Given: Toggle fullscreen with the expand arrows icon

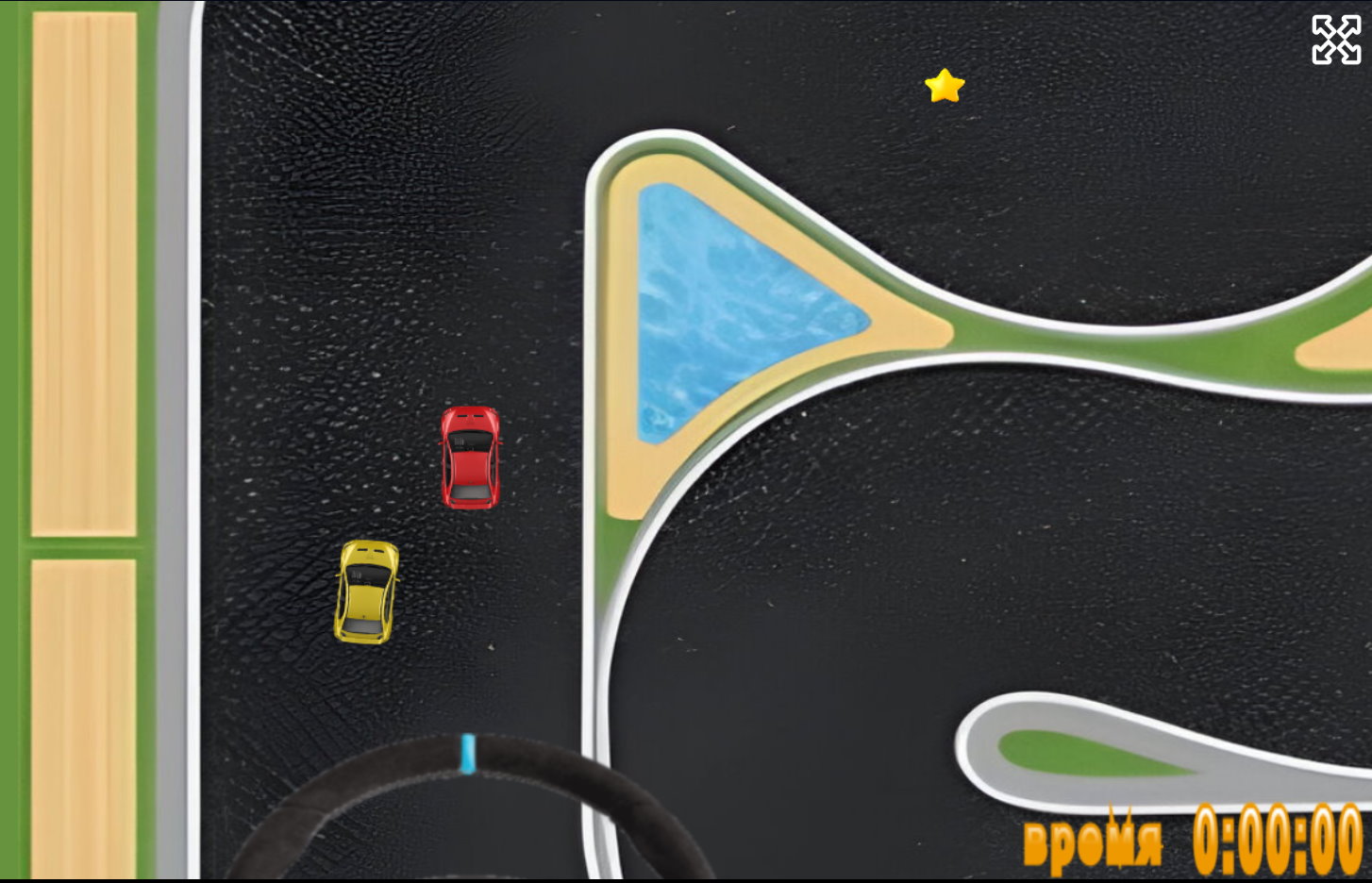Looking at the screenshot, I should pyautogui.click(x=1336, y=40).
